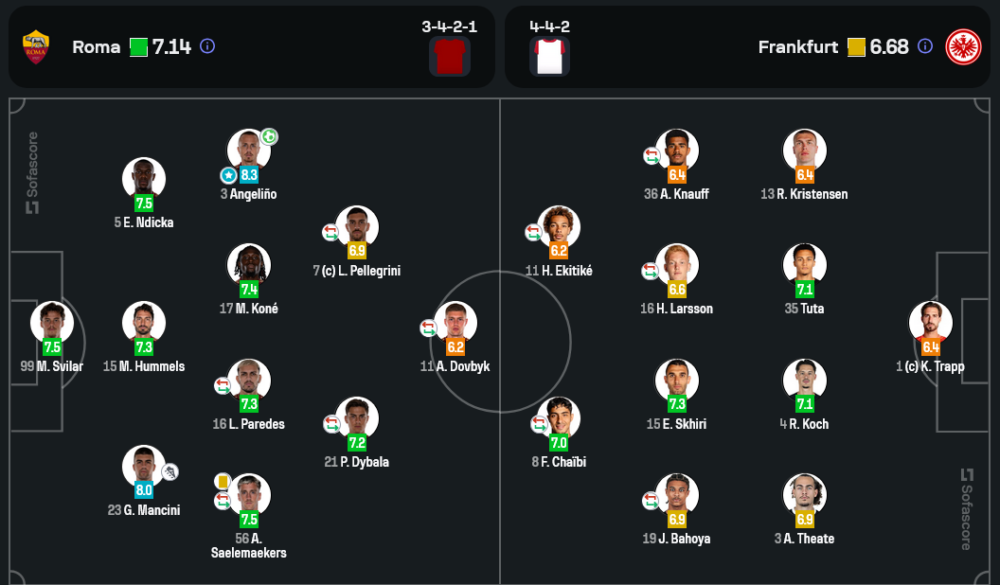Open G. Mancini's player profile

(144, 466)
